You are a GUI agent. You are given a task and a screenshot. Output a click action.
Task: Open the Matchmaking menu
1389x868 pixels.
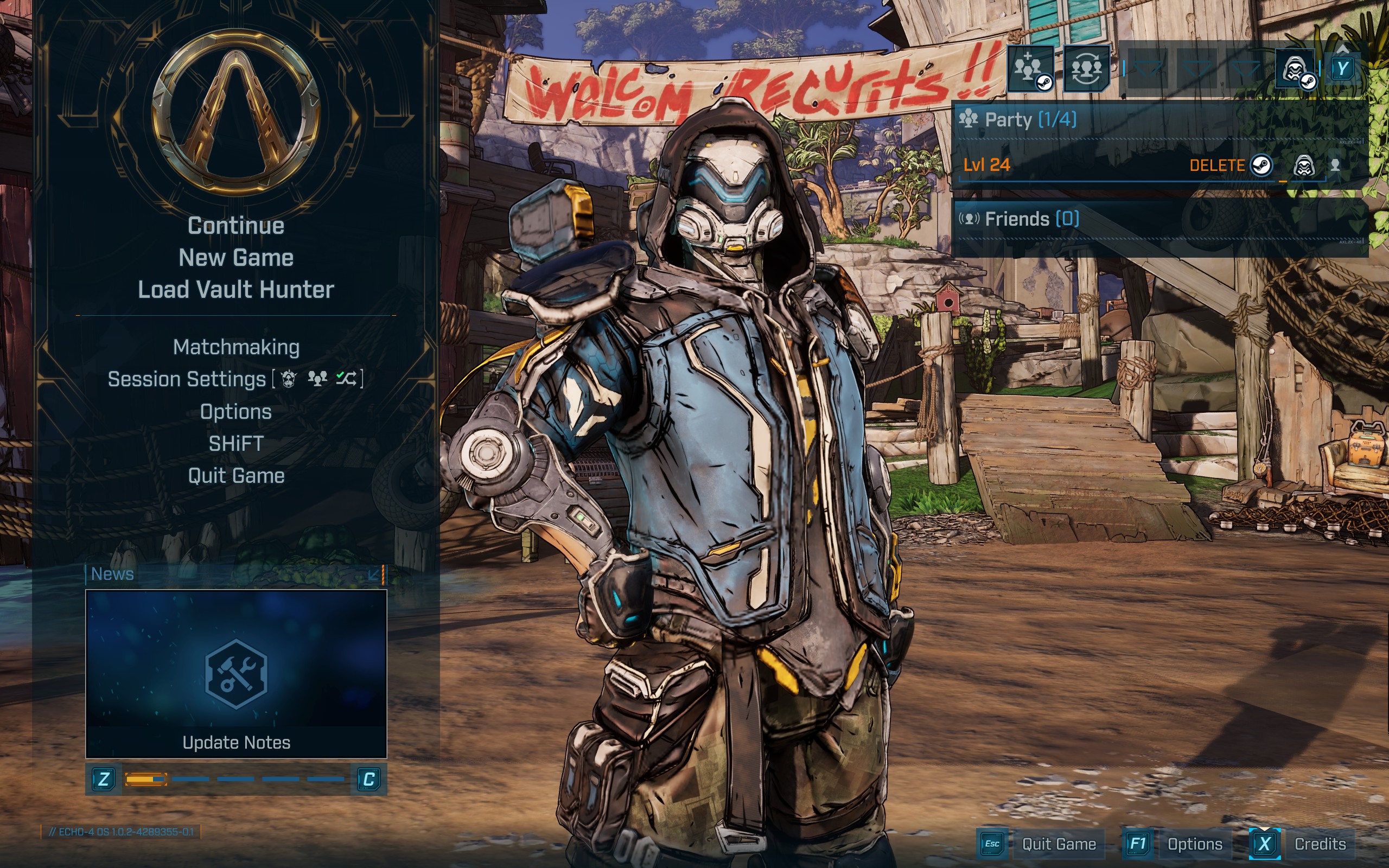tap(236, 347)
